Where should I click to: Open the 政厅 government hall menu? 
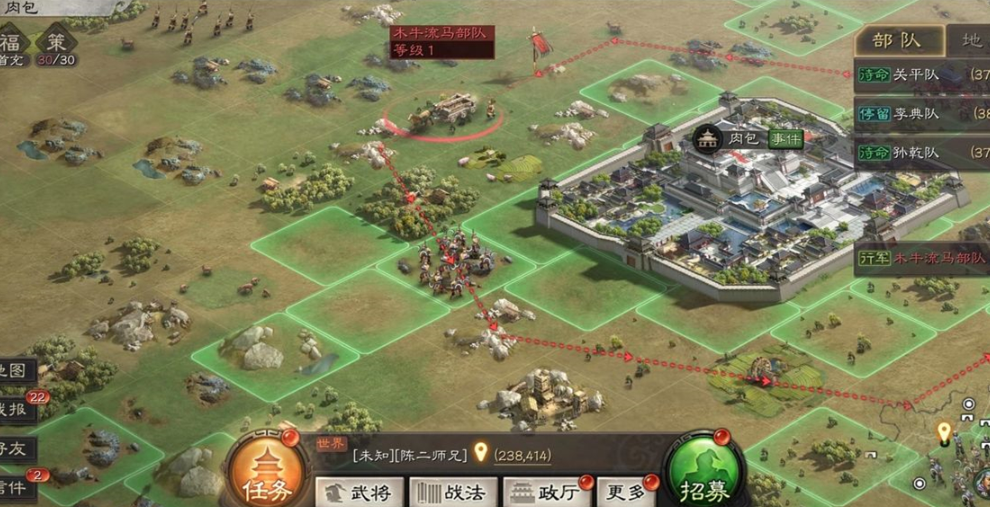547,492
